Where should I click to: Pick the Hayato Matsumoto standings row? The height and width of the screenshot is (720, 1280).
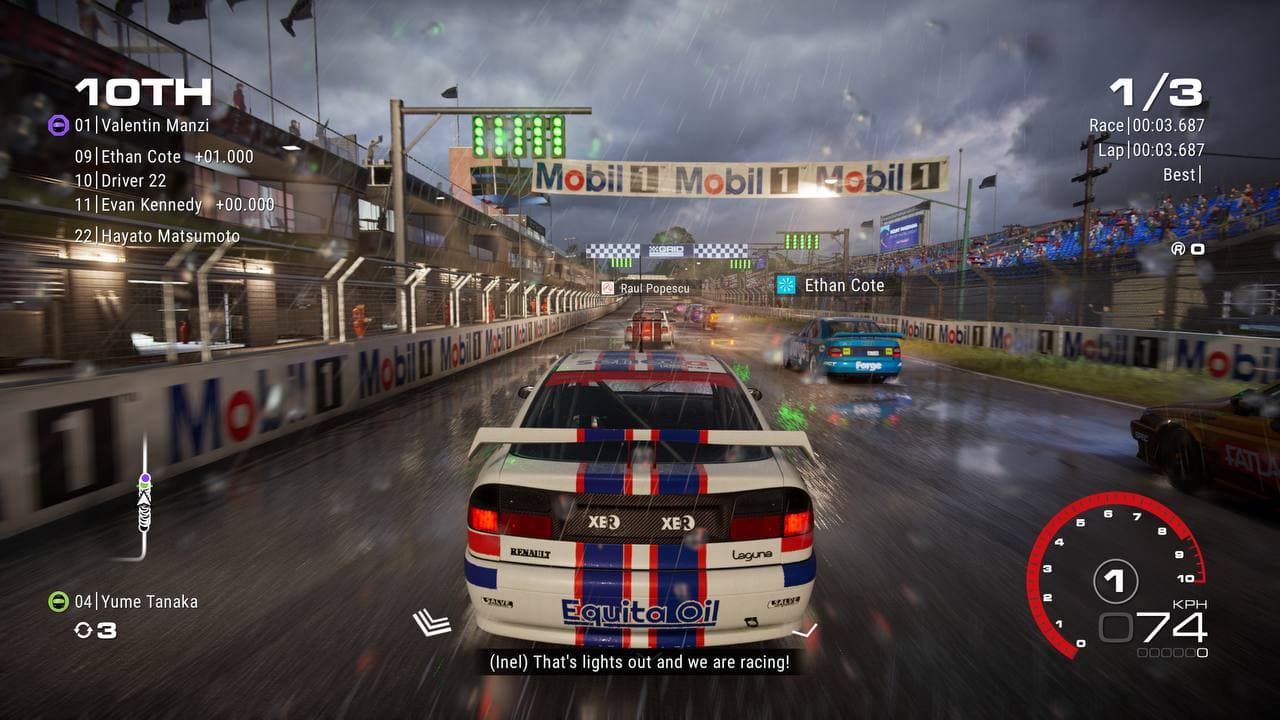tap(157, 237)
